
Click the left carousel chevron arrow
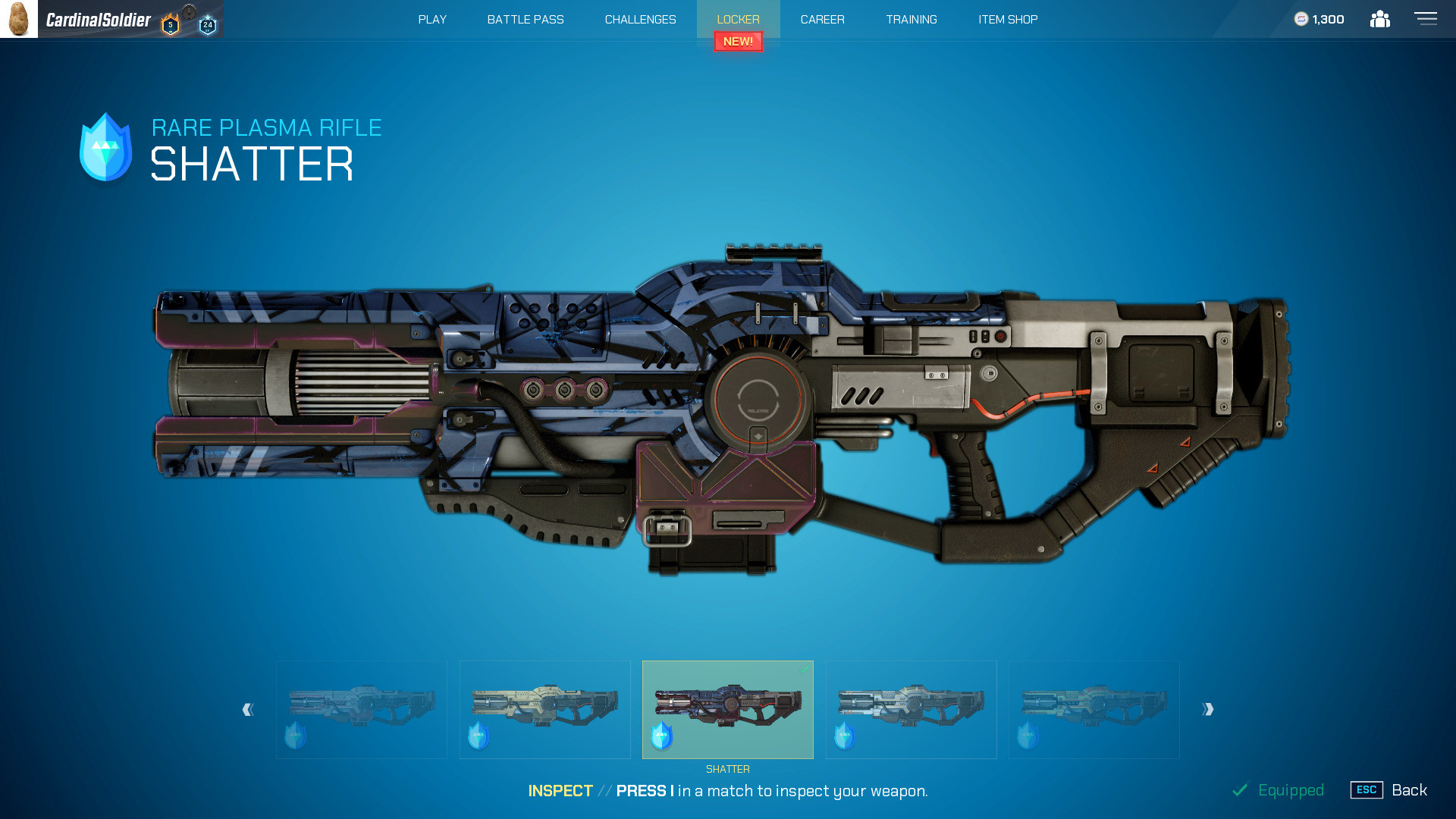(x=247, y=710)
